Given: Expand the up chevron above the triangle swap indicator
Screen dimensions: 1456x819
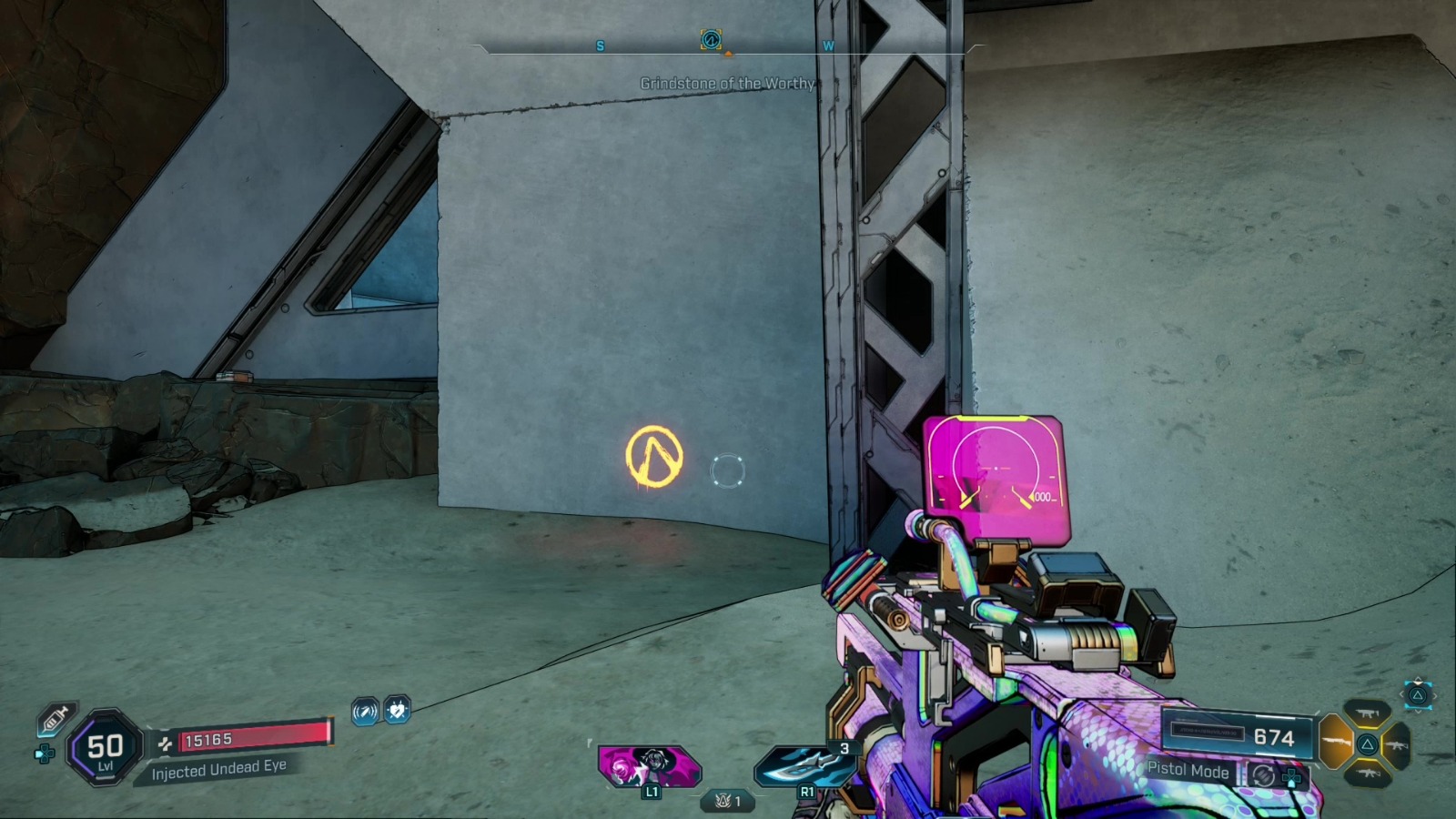Looking at the screenshot, I should tap(1417, 679).
